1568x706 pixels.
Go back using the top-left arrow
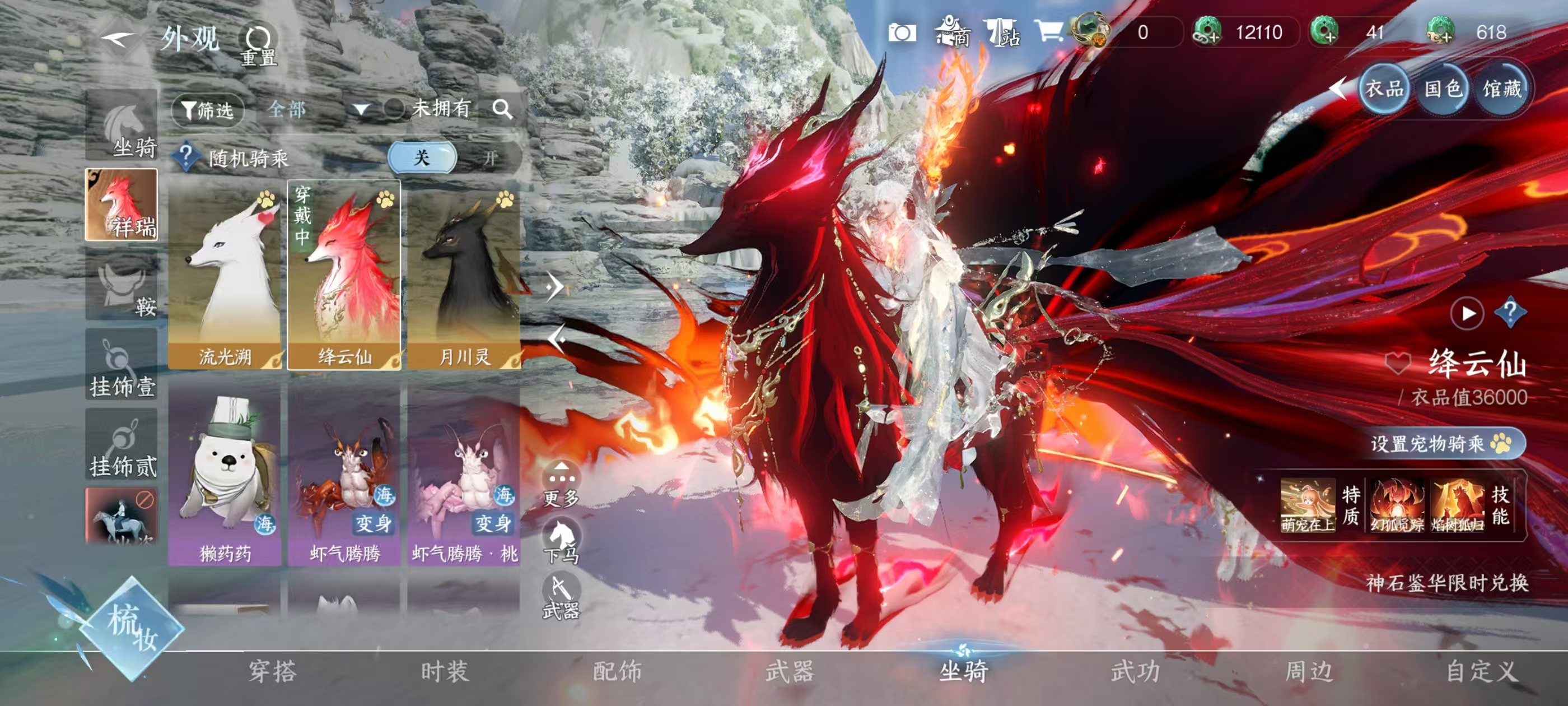coord(118,40)
